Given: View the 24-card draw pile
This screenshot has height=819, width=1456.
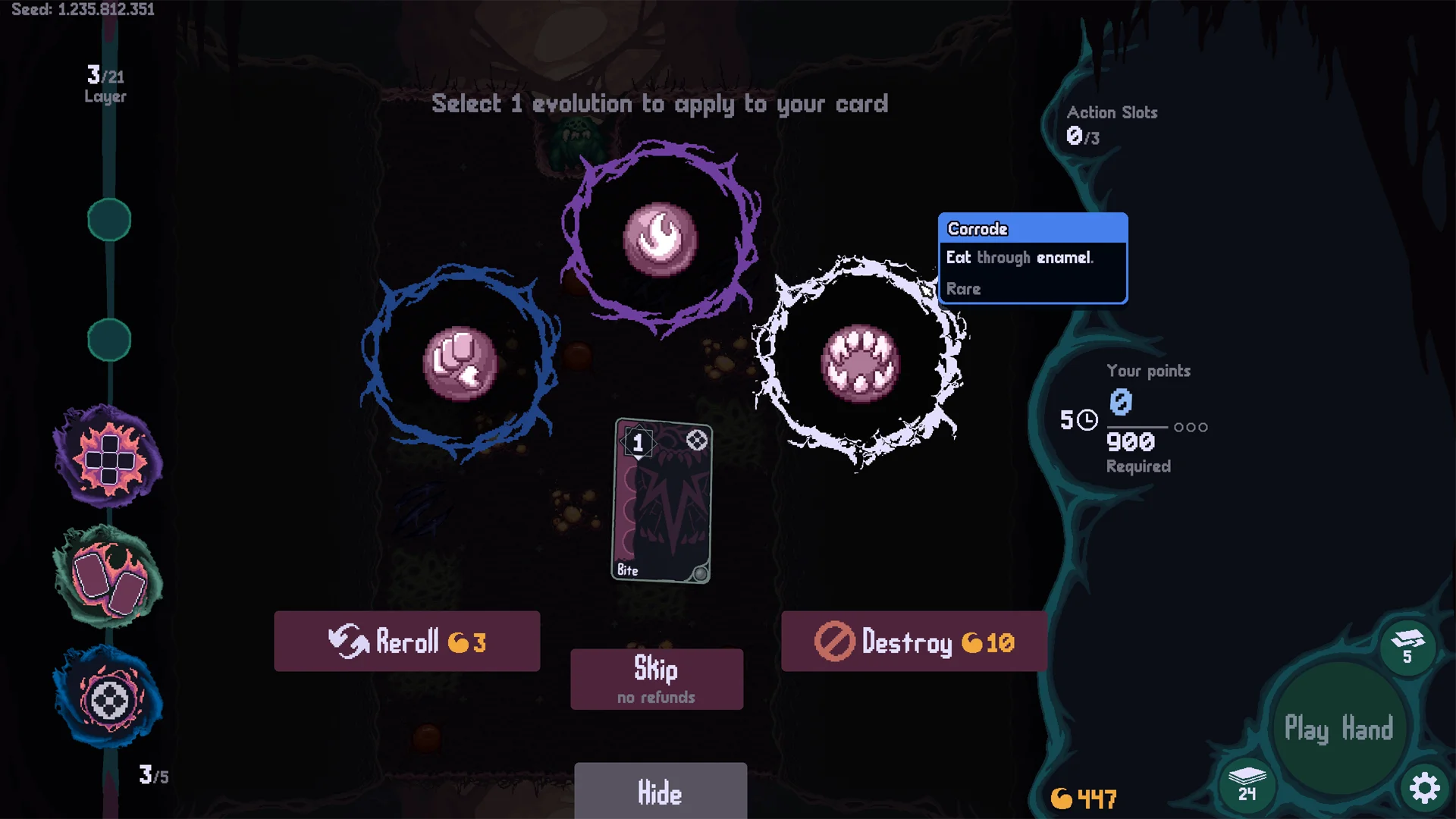Looking at the screenshot, I should click(x=1247, y=783).
